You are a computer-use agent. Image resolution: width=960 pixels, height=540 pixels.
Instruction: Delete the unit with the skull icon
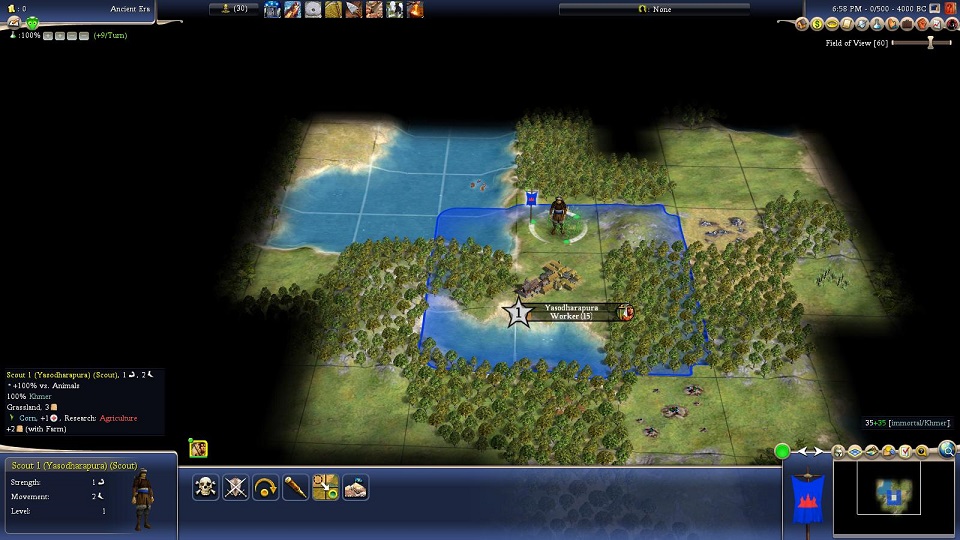206,487
